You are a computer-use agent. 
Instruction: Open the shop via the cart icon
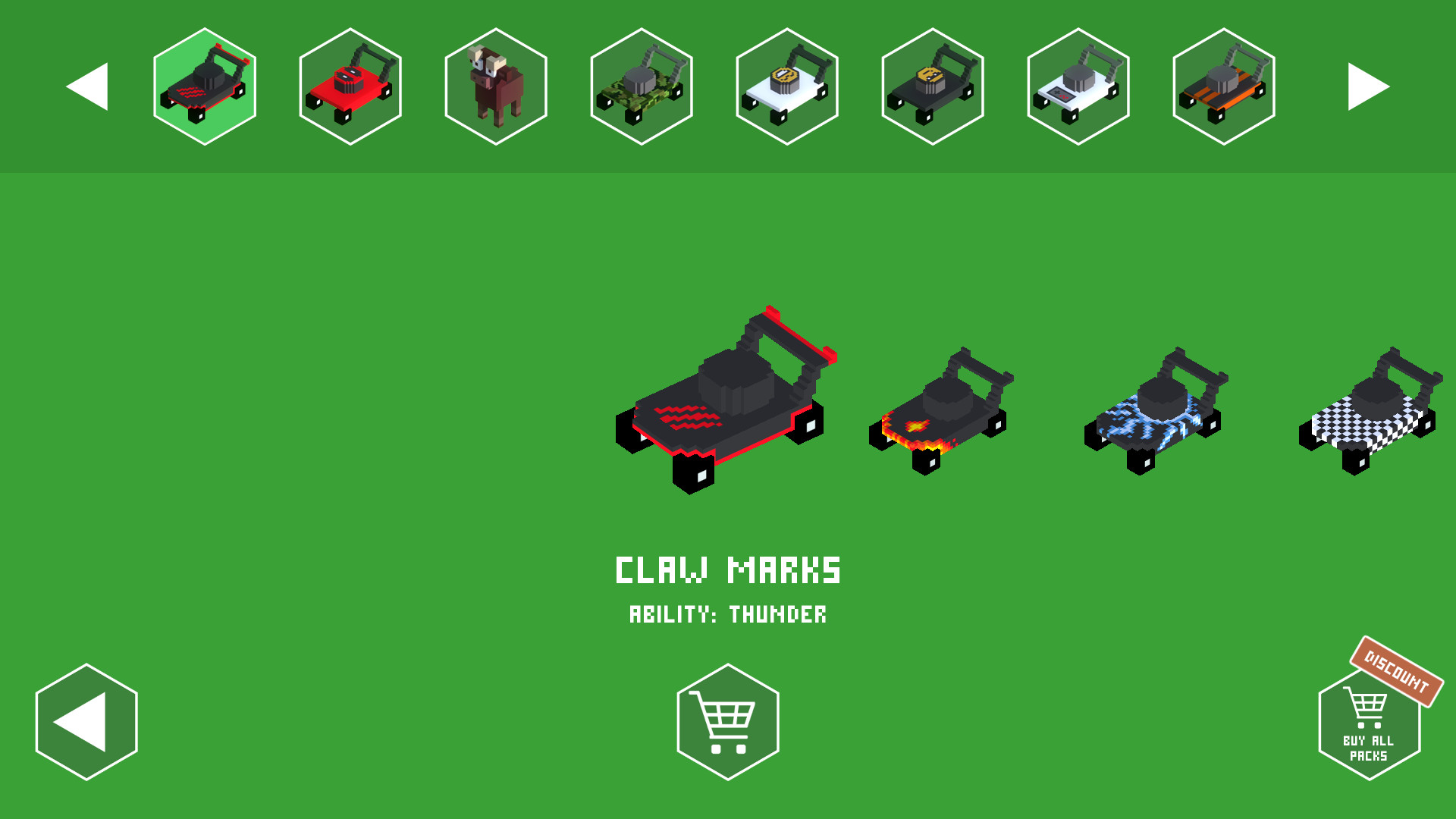[727, 720]
